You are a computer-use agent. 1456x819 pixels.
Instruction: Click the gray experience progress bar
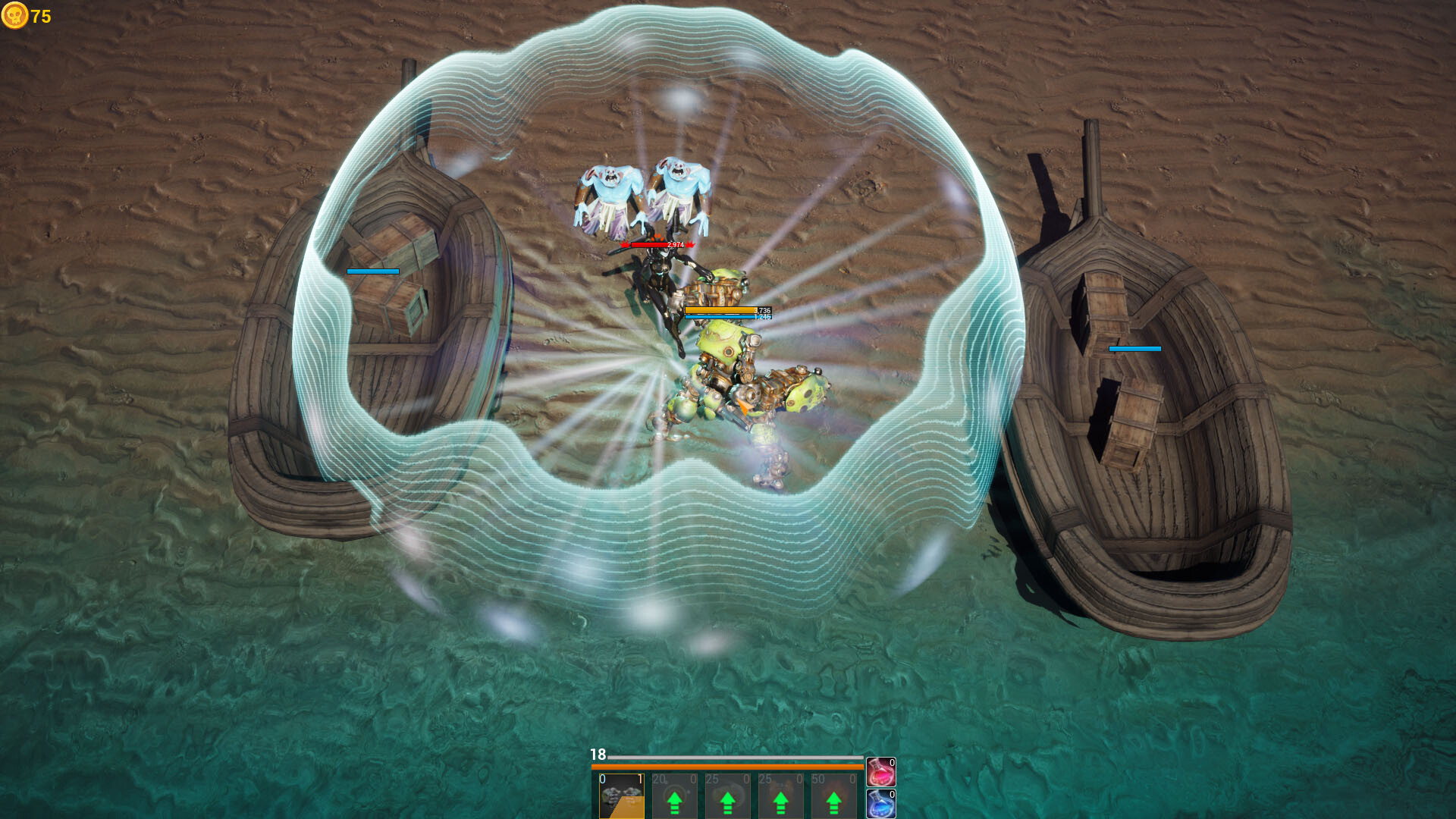pyautogui.click(x=736, y=757)
